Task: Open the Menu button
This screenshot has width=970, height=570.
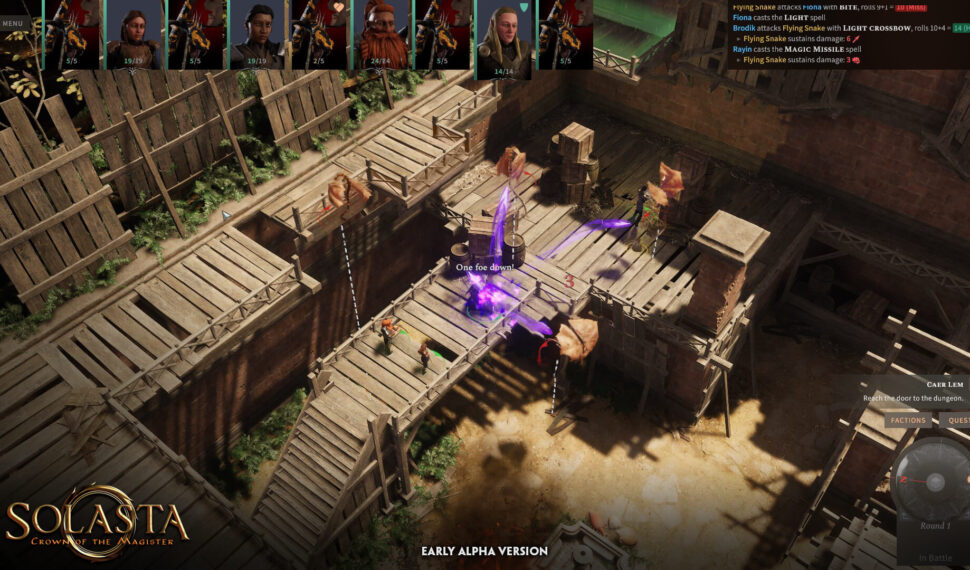Action: click(x=13, y=23)
